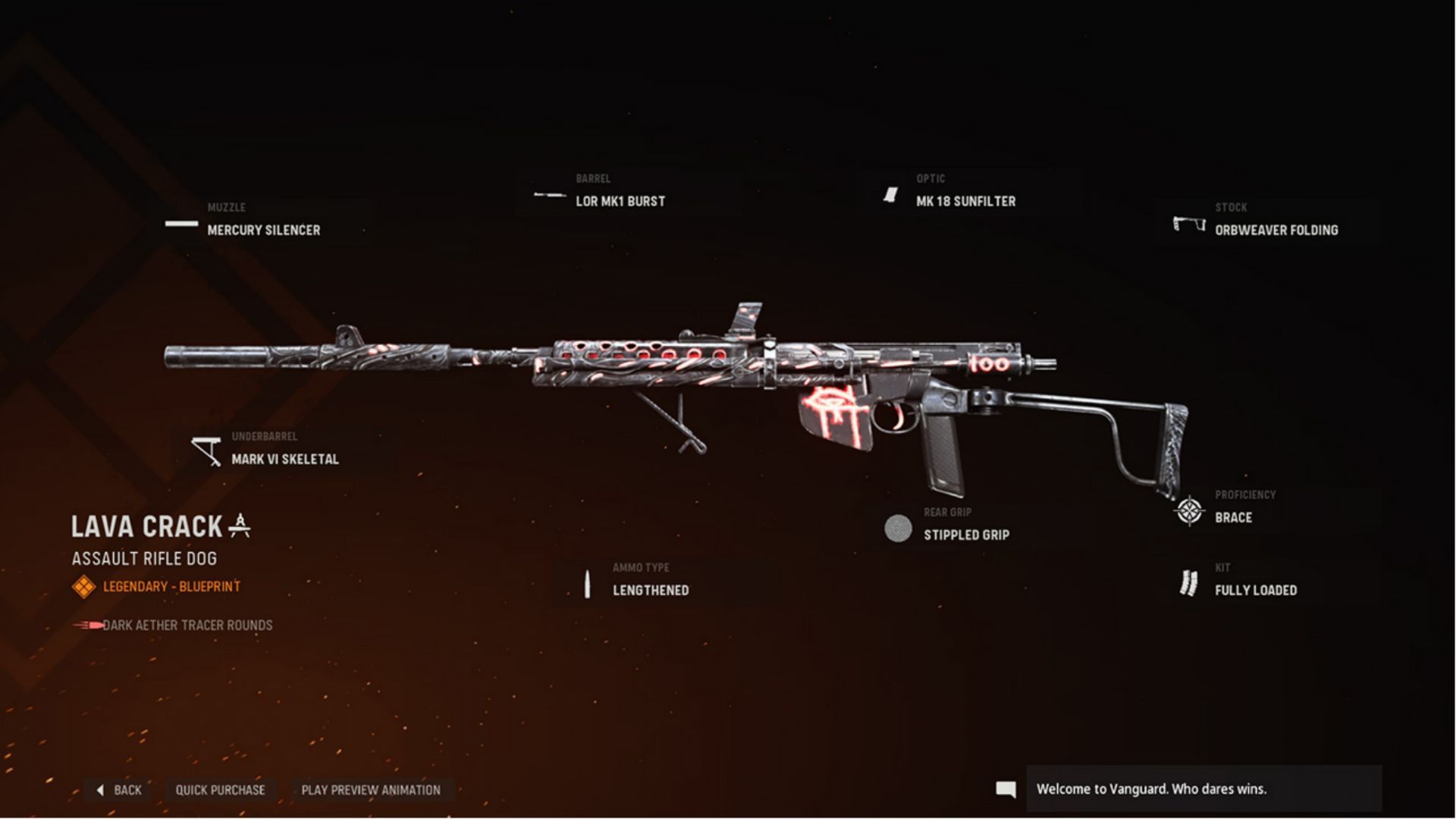Select the Stippled Grip rear grip icon
The width and height of the screenshot is (1456, 819).
click(x=898, y=529)
